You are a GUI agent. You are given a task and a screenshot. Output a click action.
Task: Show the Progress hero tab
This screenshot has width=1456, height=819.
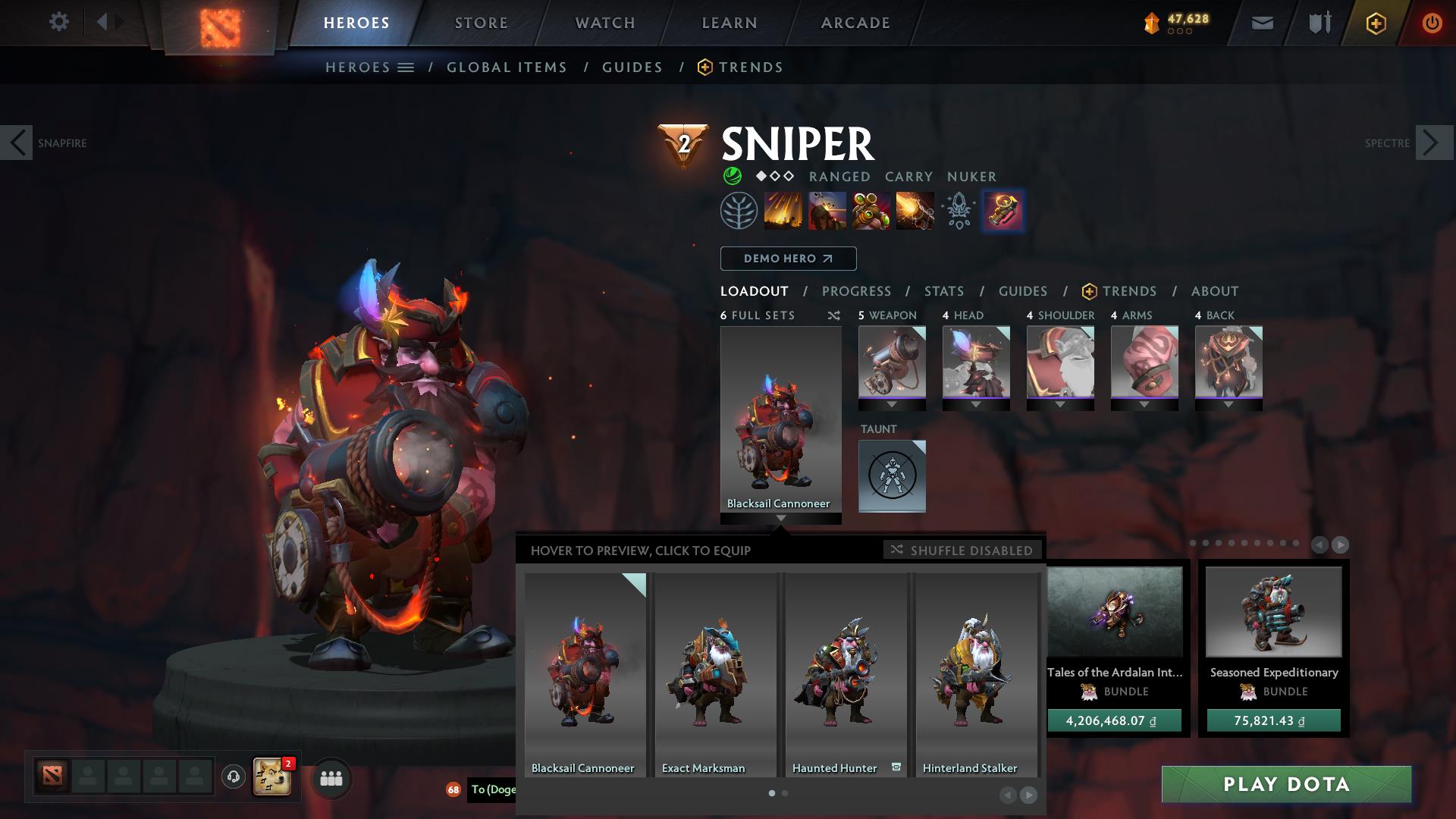(856, 291)
